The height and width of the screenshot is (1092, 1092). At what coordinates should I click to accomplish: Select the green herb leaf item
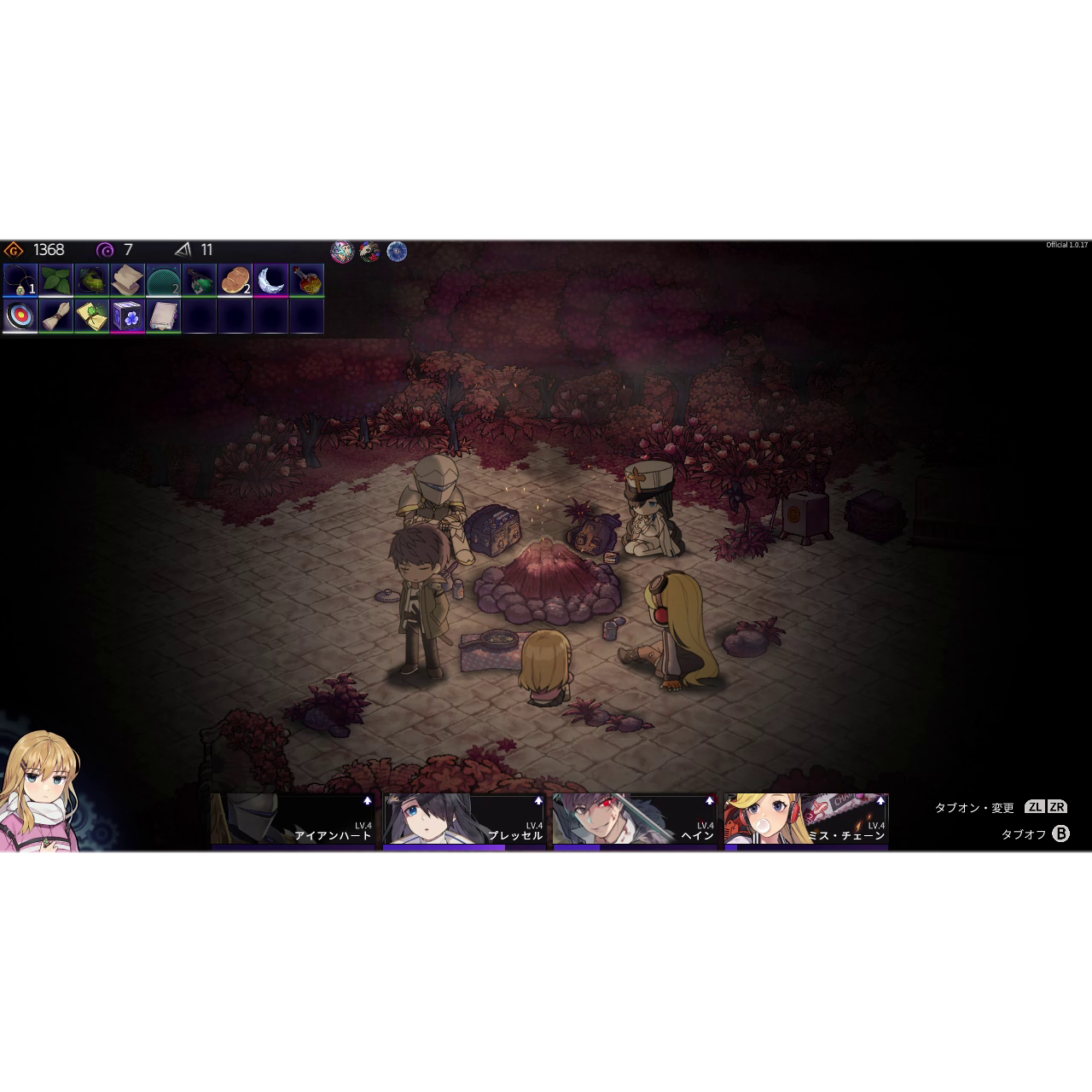(x=56, y=282)
